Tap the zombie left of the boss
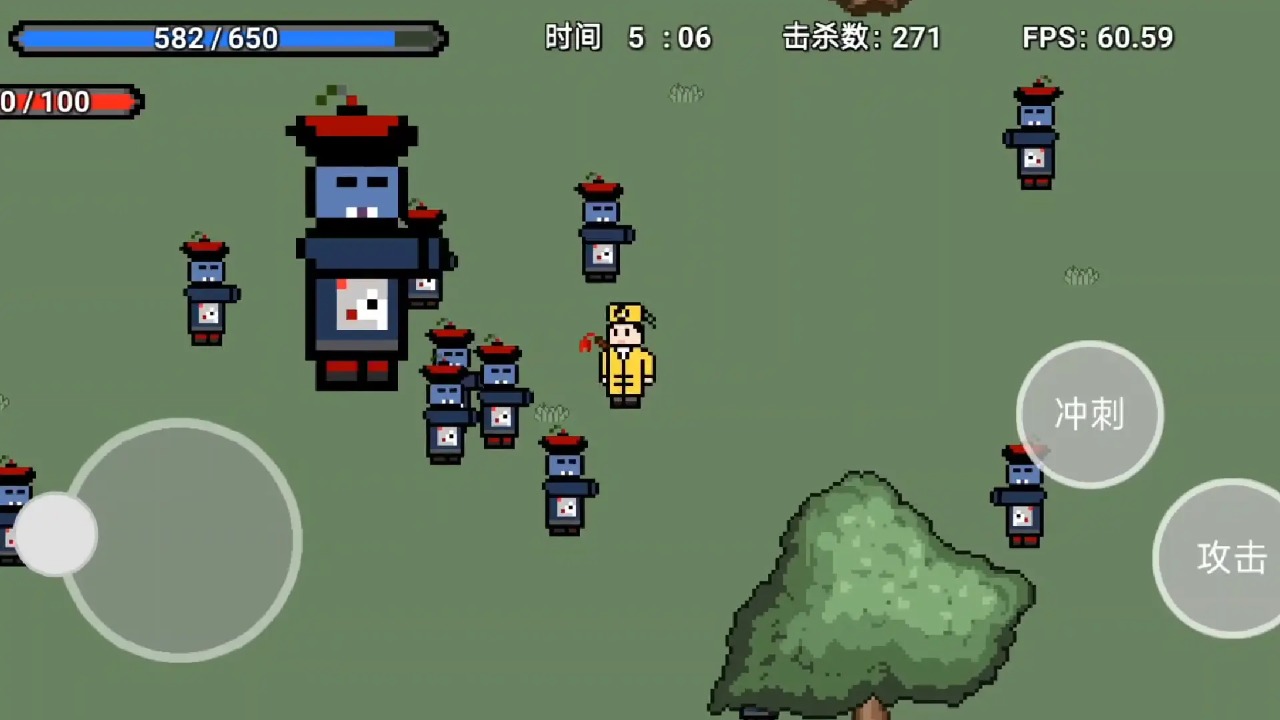Image resolution: width=1280 pixels, height=720 pixels. (x=205, y=290)
